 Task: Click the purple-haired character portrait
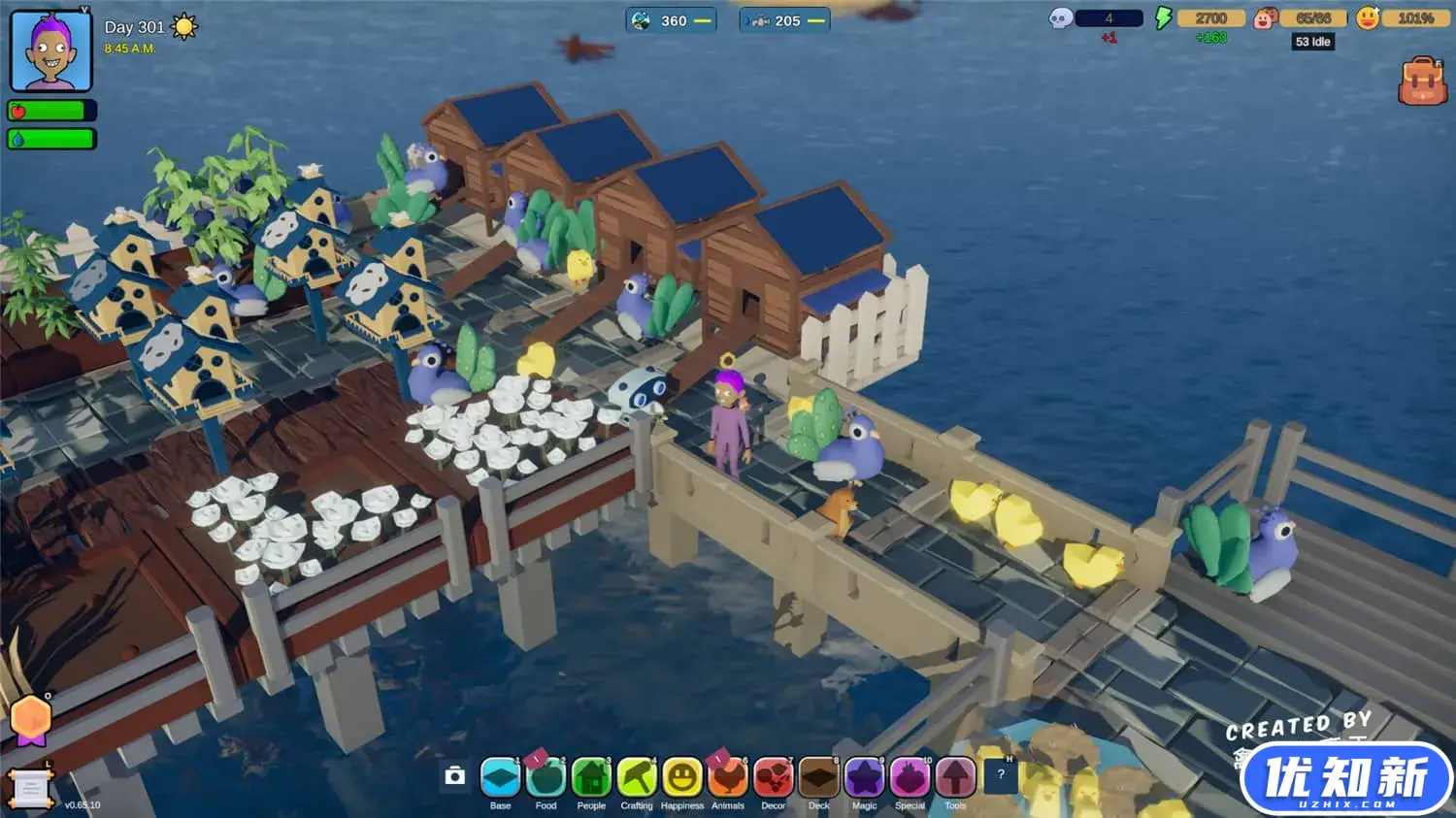[50, 51]
